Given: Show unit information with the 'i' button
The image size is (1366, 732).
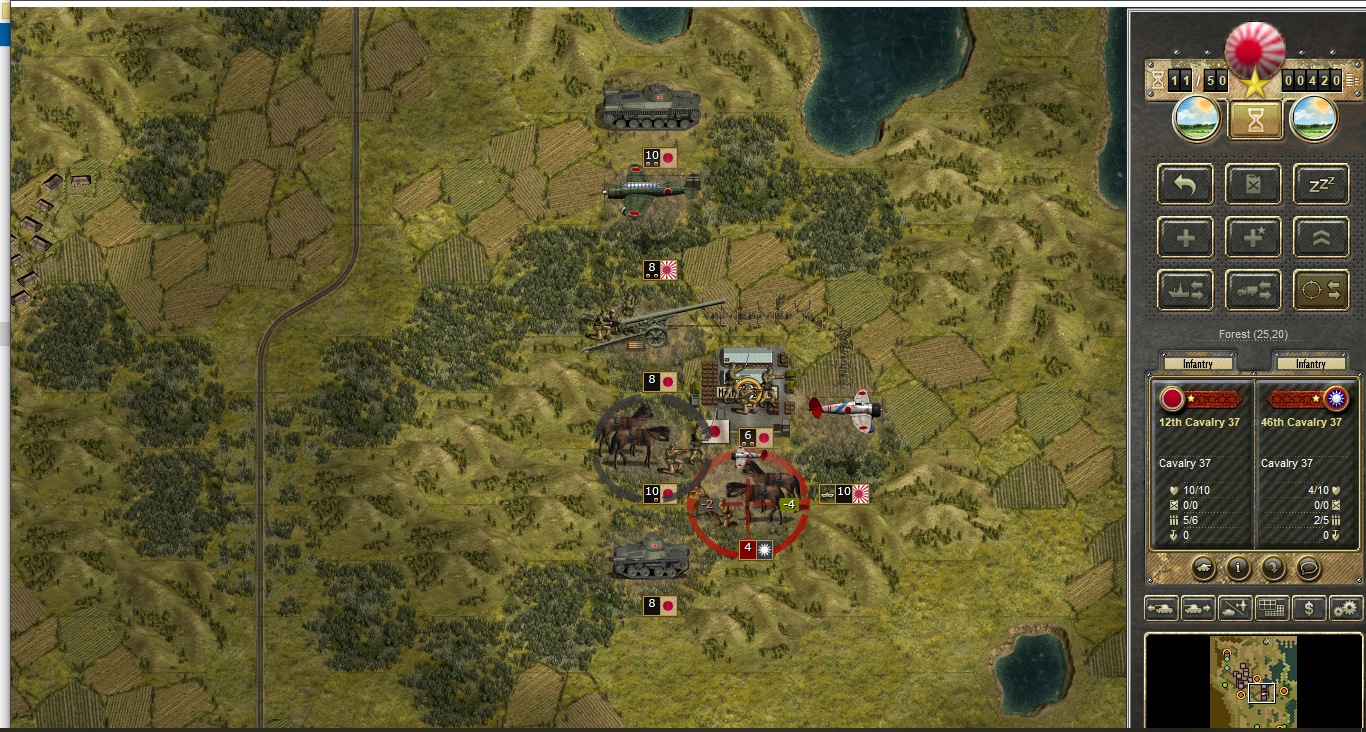Looking at the screenshot, I should [1239, 568].
